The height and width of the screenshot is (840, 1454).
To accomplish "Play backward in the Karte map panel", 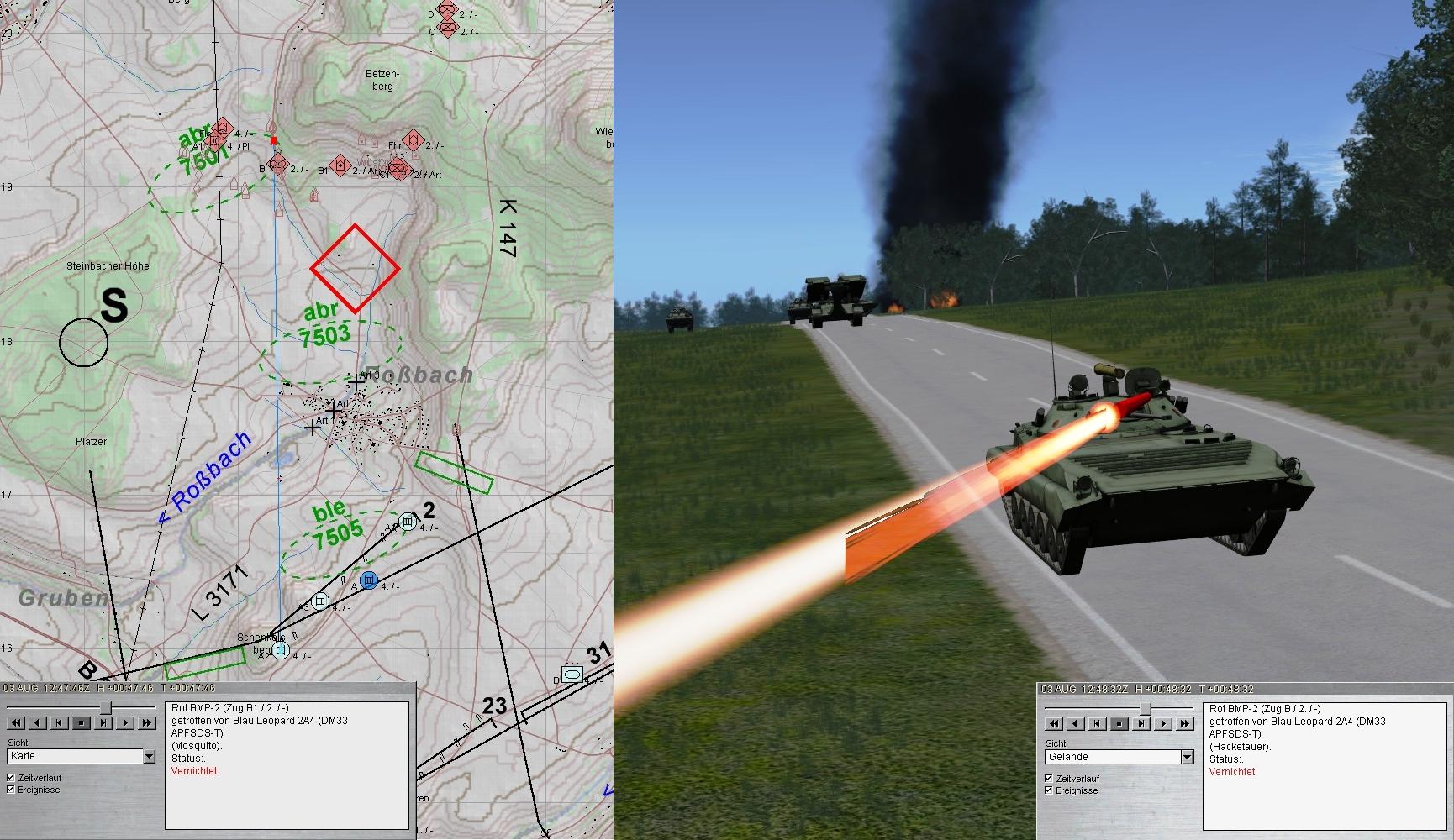I will 38,722.
